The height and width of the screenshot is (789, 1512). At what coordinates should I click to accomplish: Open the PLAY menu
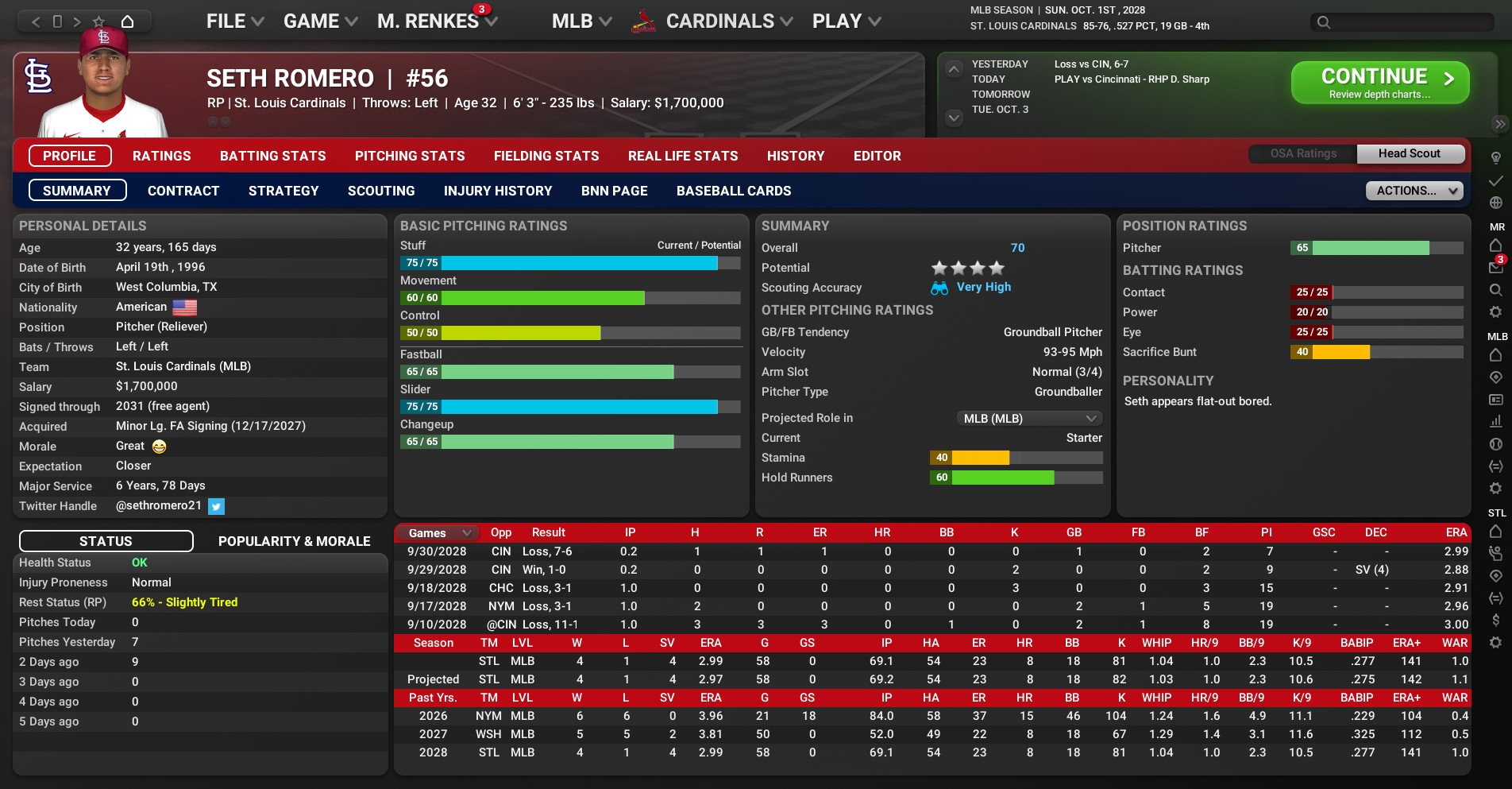pyautogui.click(x=846, y=21)
